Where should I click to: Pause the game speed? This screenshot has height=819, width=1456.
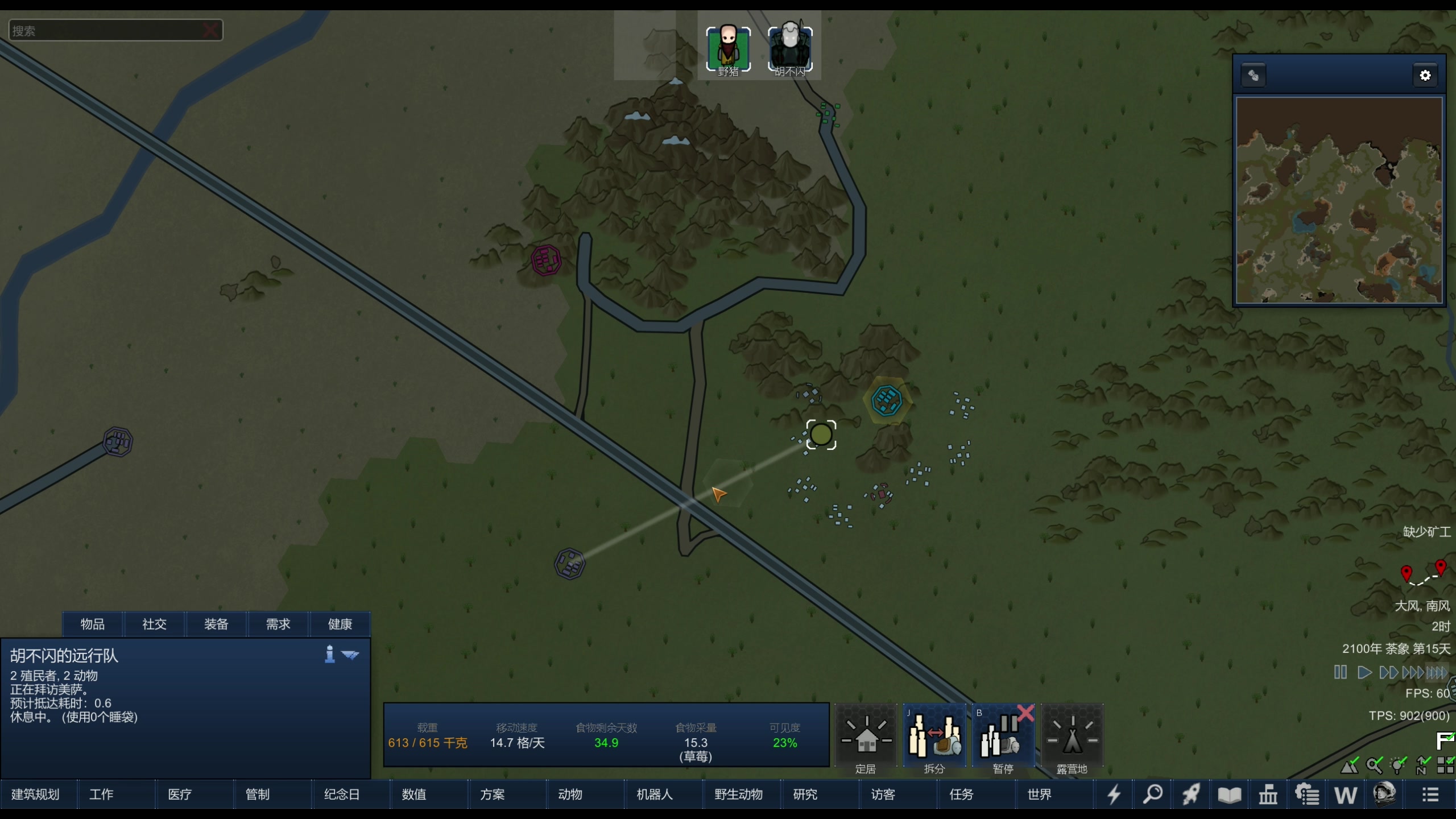point(1340,672)
